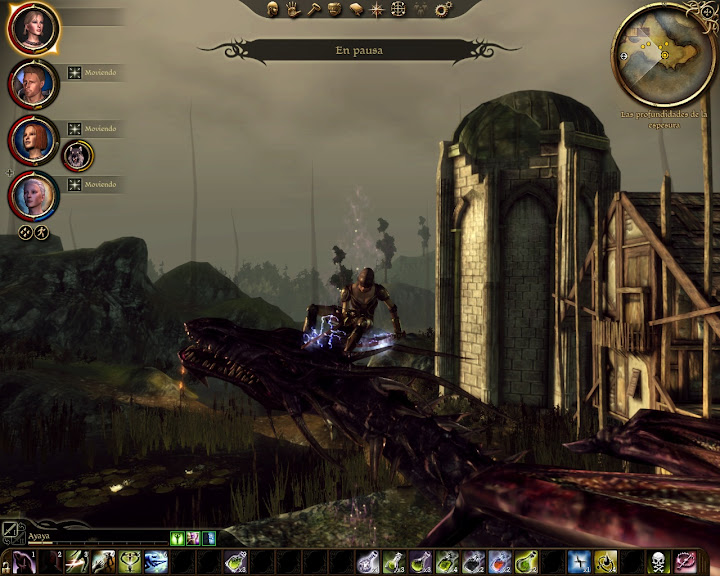Toggle the select-all party button
720x576 pixels.
[x=25, y=232]
